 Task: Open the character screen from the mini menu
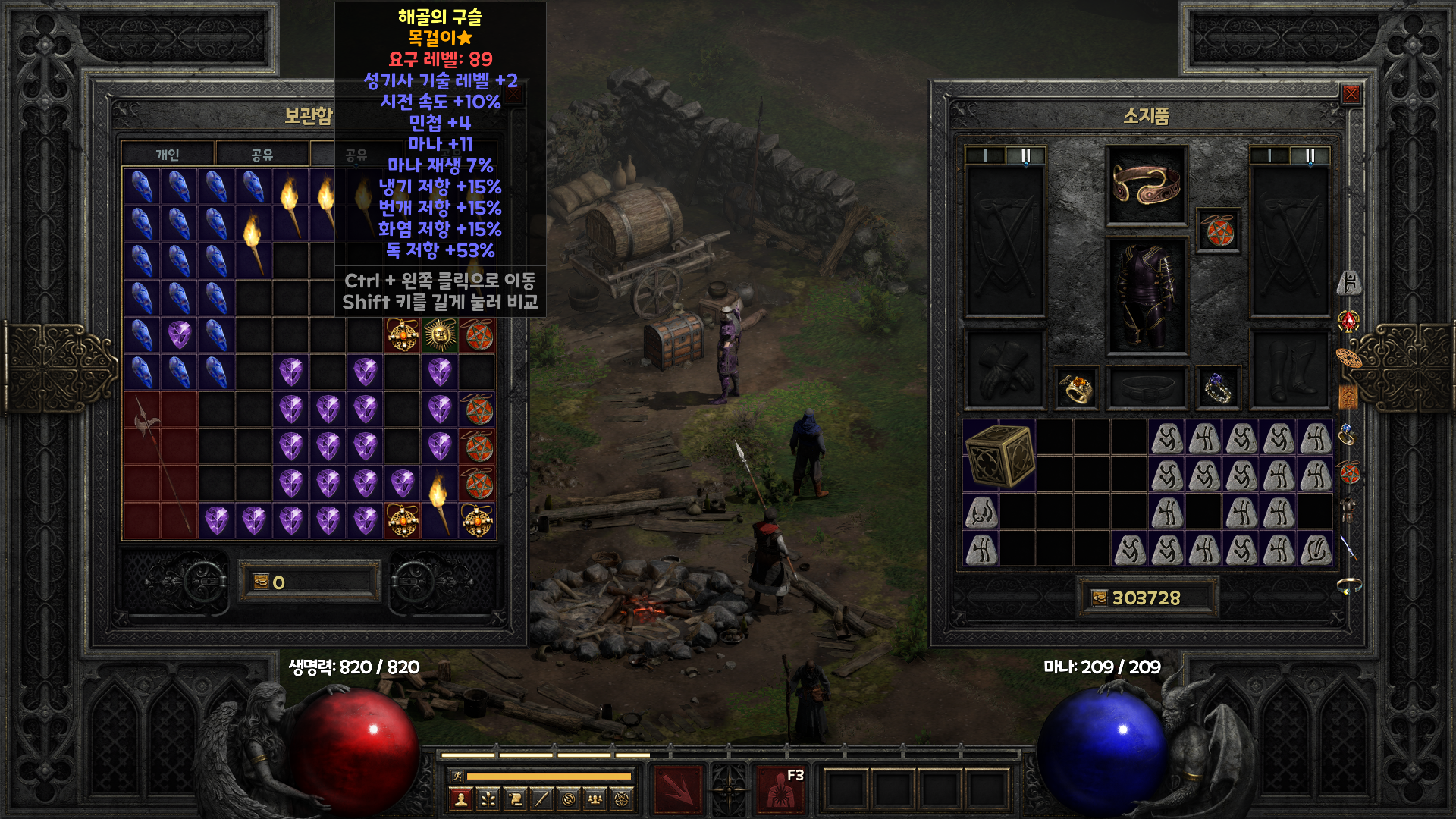(461, 799)
